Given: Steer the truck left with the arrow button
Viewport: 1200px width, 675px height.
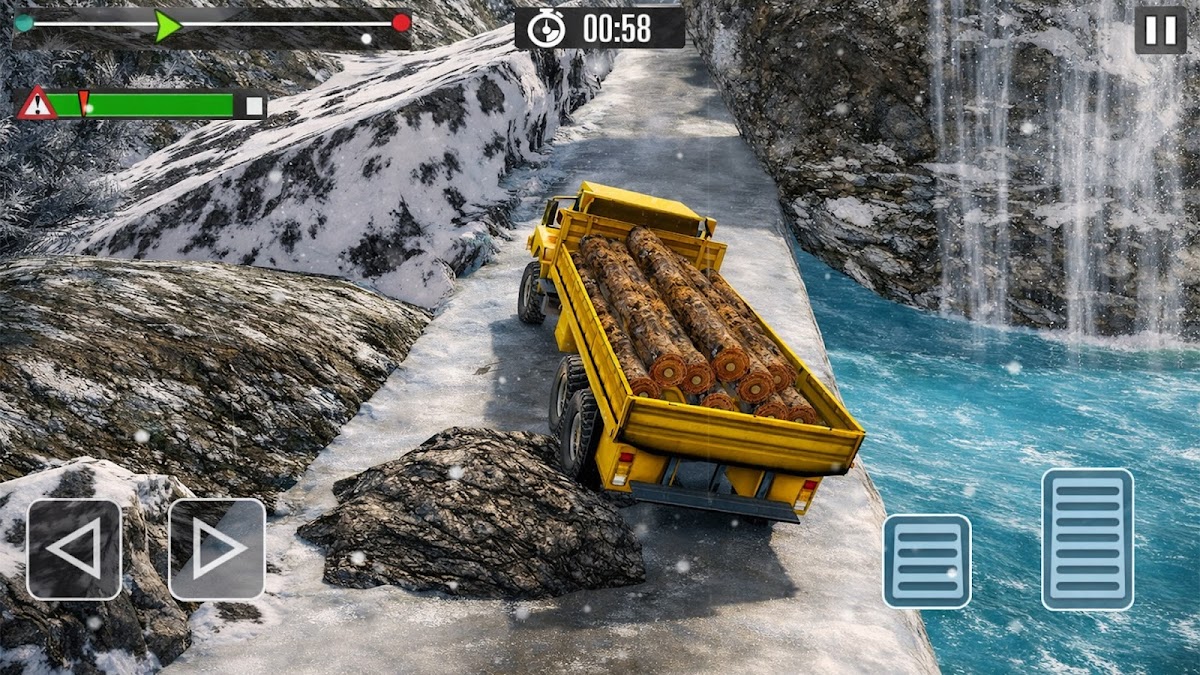Looking at the screenshot, I should click(x=74, y=549).
